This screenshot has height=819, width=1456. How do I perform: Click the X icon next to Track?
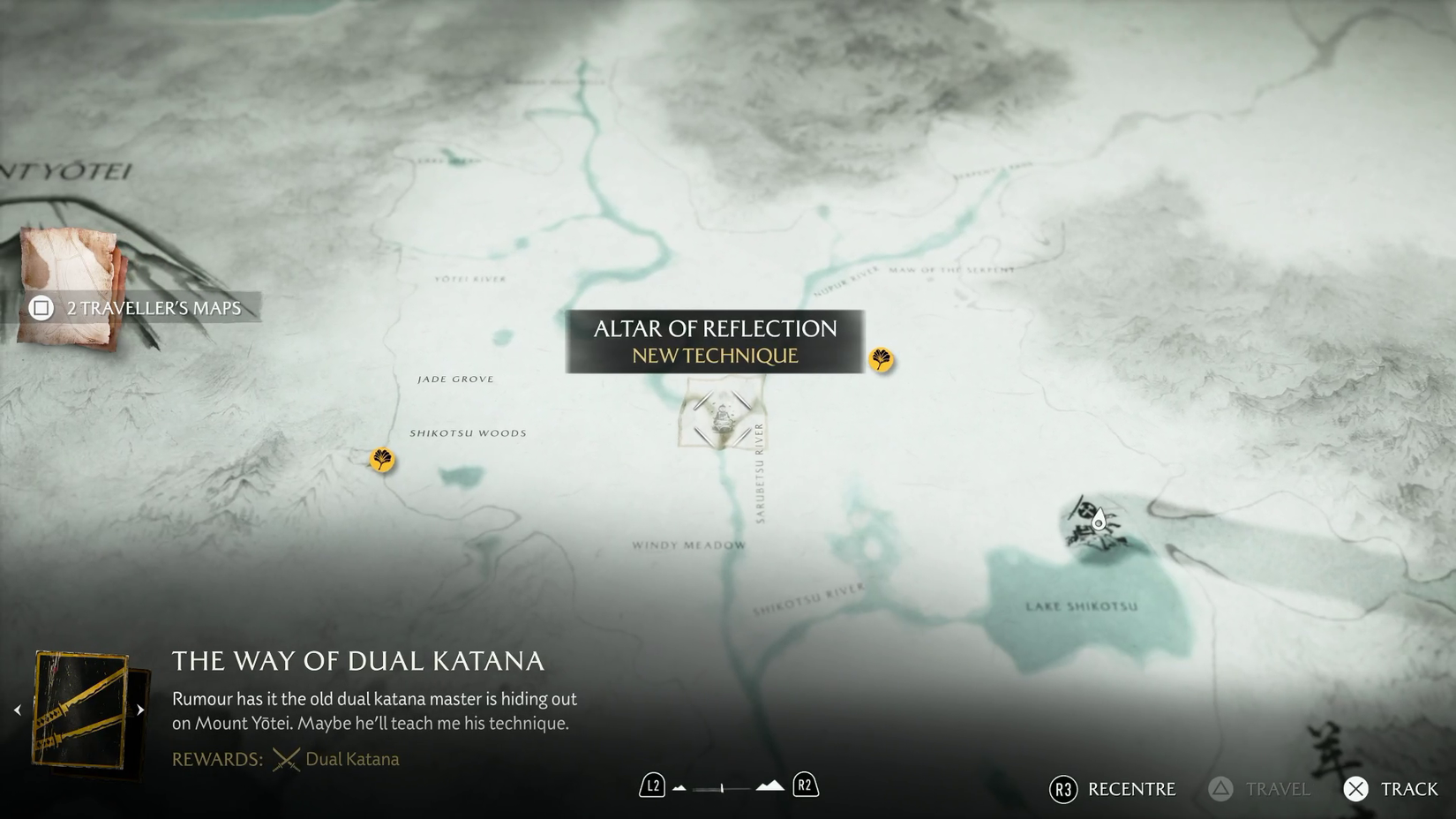pos(1355,789)
